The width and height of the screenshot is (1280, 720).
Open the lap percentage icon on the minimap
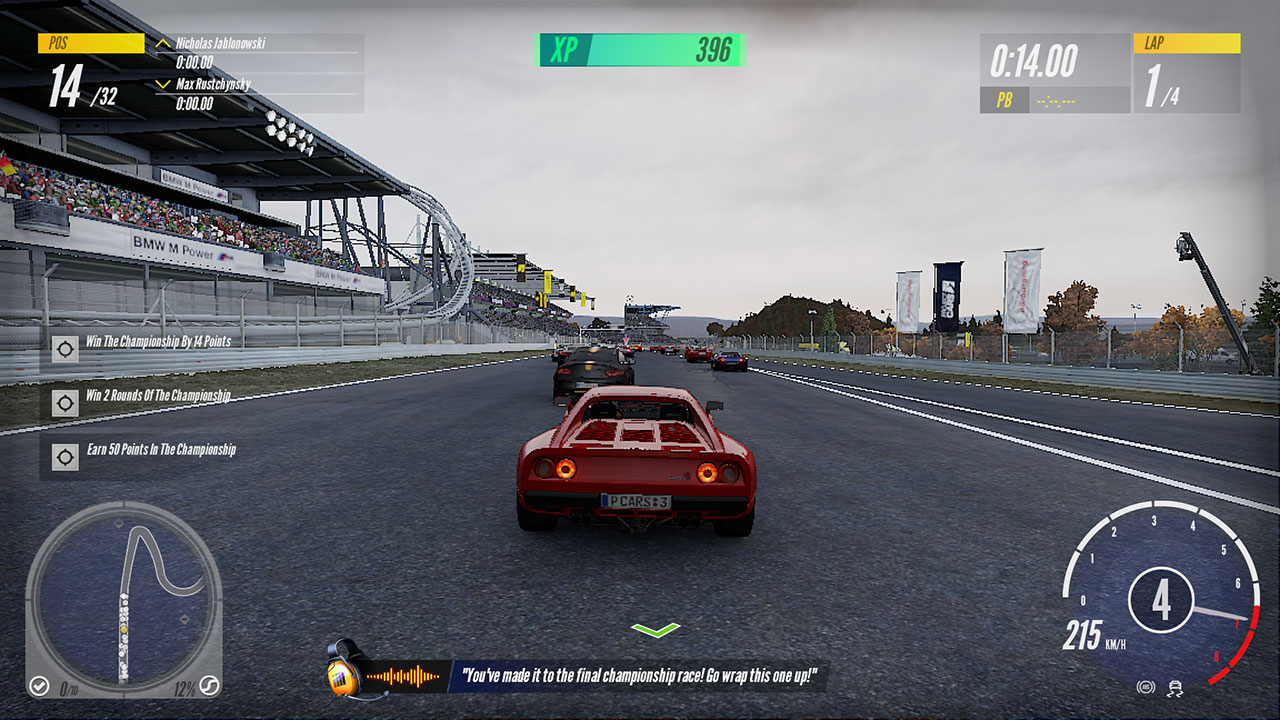click(210, 684)
